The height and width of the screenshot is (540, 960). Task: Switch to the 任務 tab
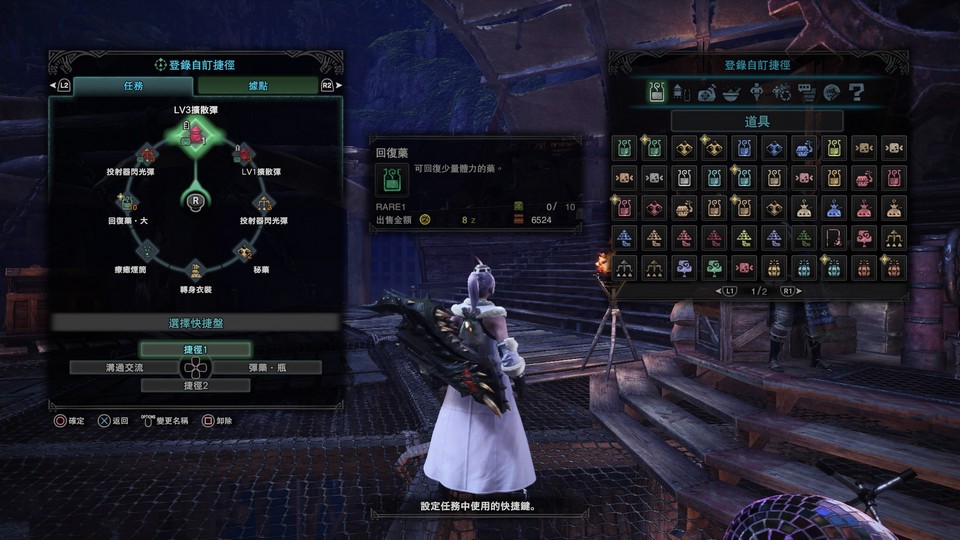[x=133, y=86]
